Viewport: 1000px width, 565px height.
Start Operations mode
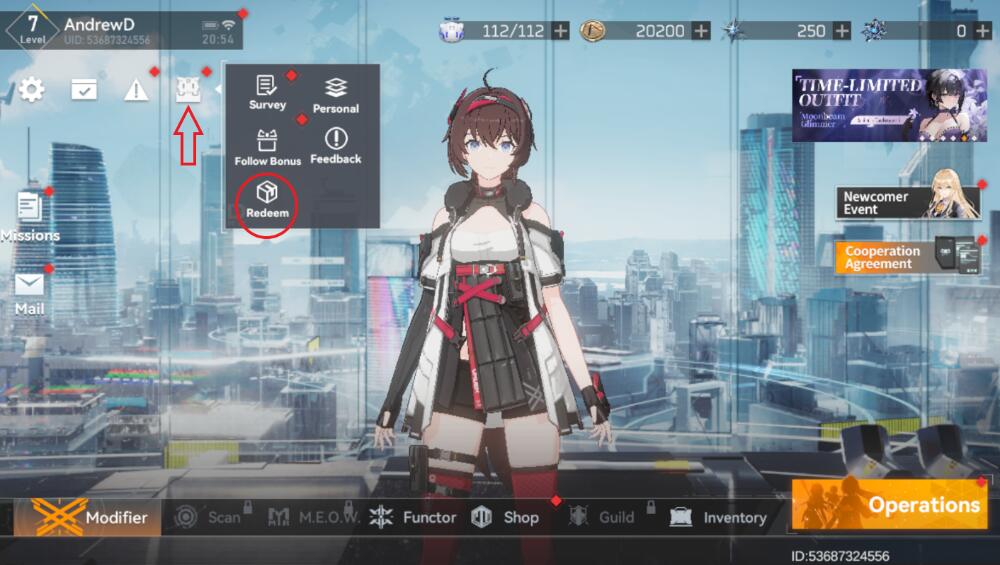tap(890, 504)
